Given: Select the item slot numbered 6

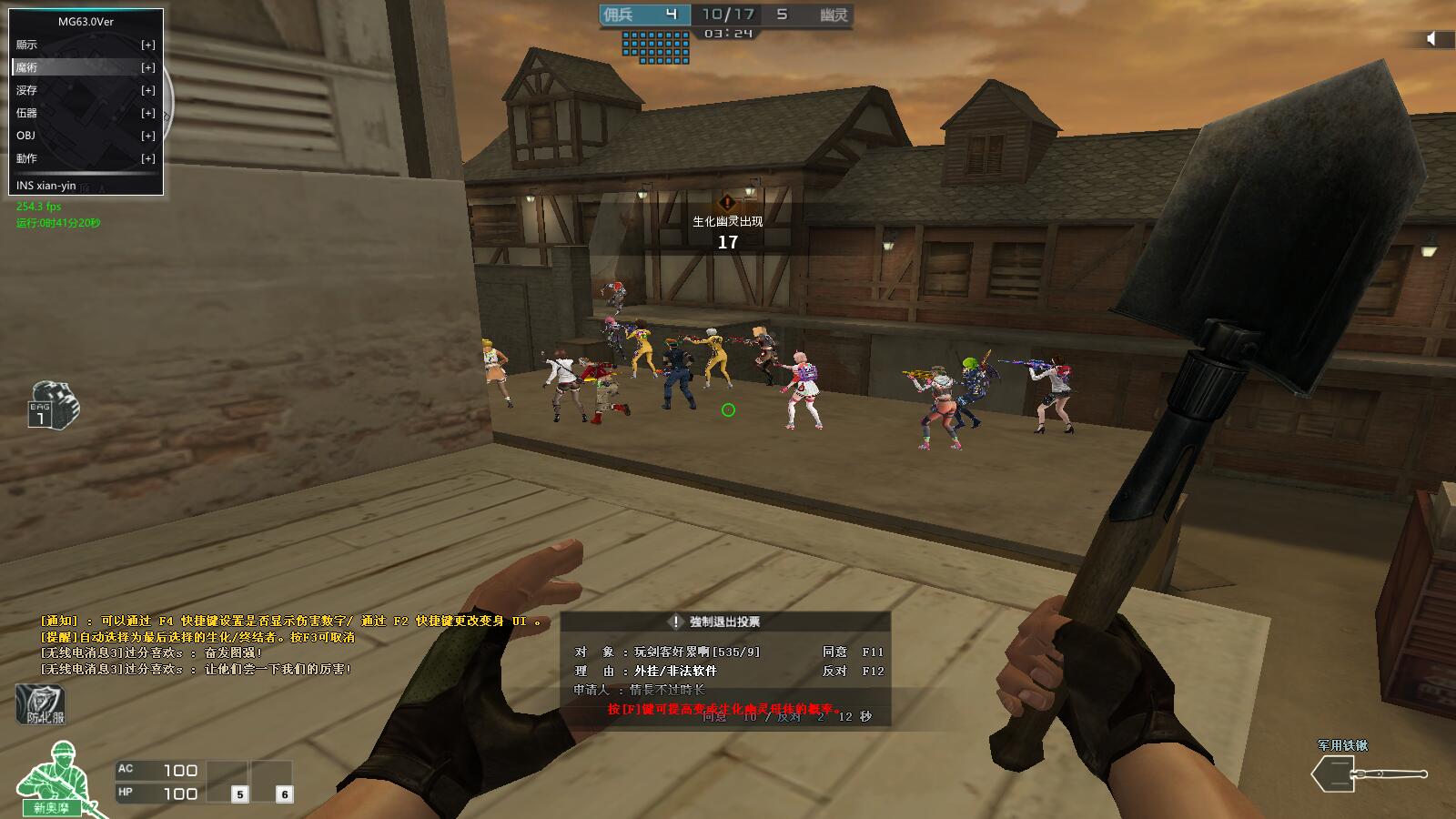Looking at the screenshot, I should click(284, 794).
